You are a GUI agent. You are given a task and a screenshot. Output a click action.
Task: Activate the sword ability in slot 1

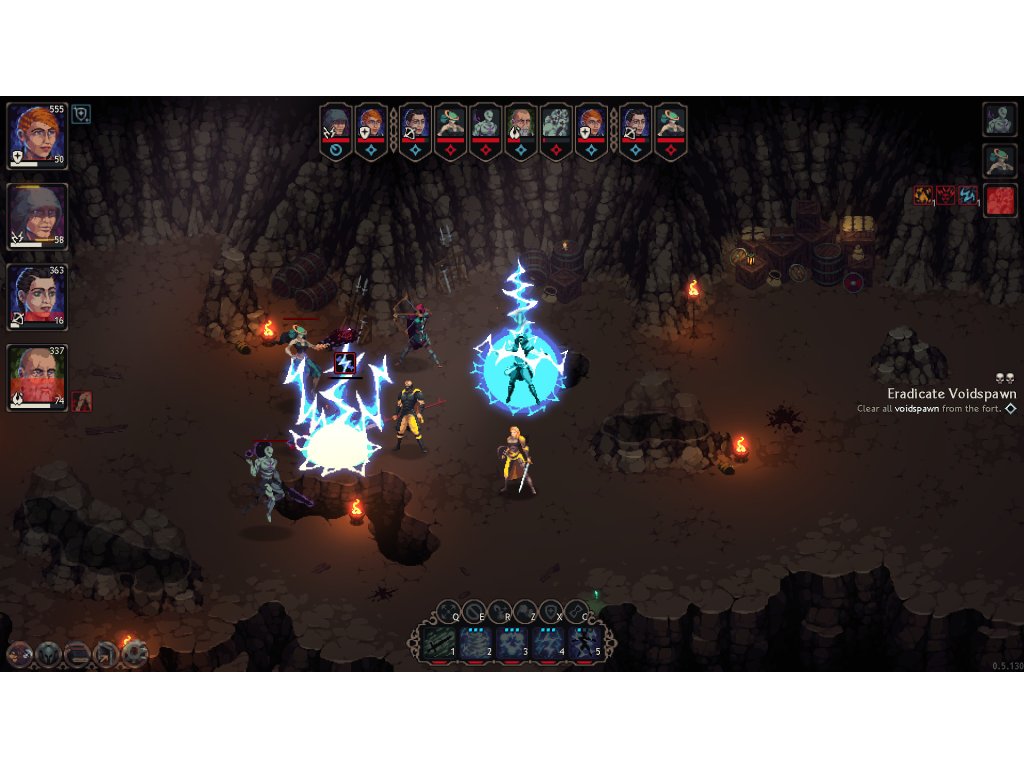coord(438,642)
